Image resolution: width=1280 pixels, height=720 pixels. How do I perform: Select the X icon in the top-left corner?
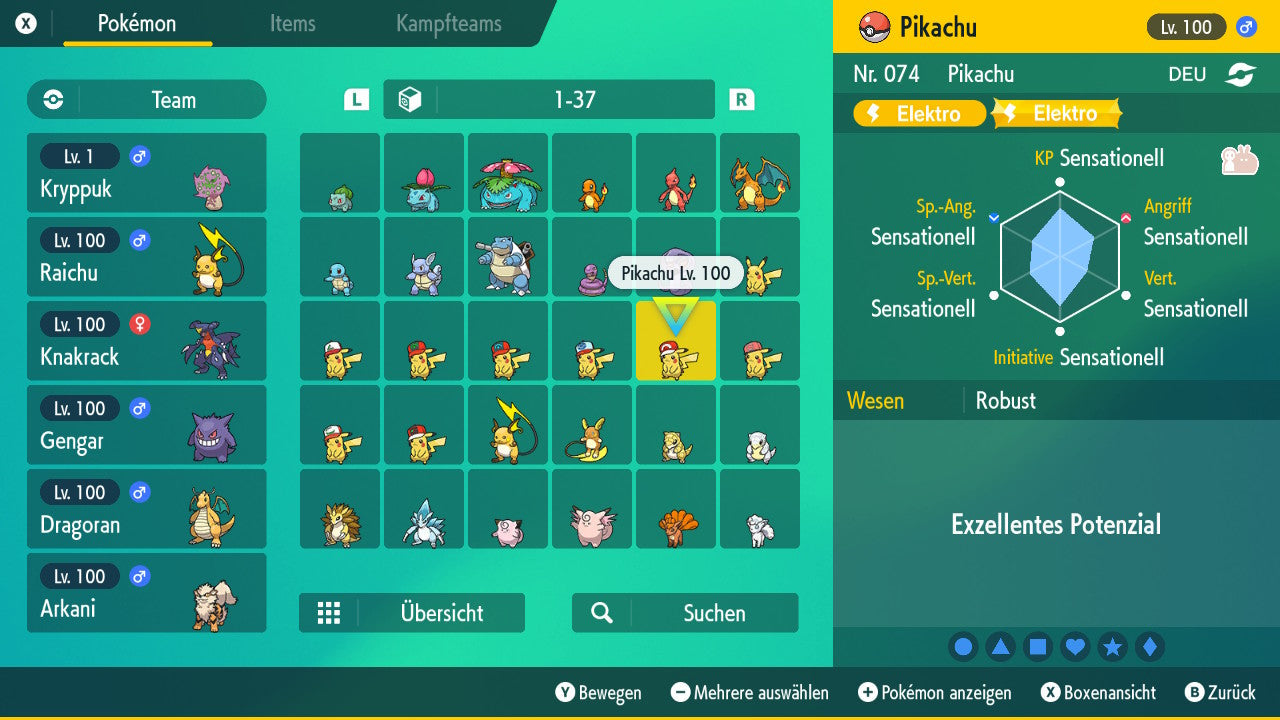[x=24, y=22]
